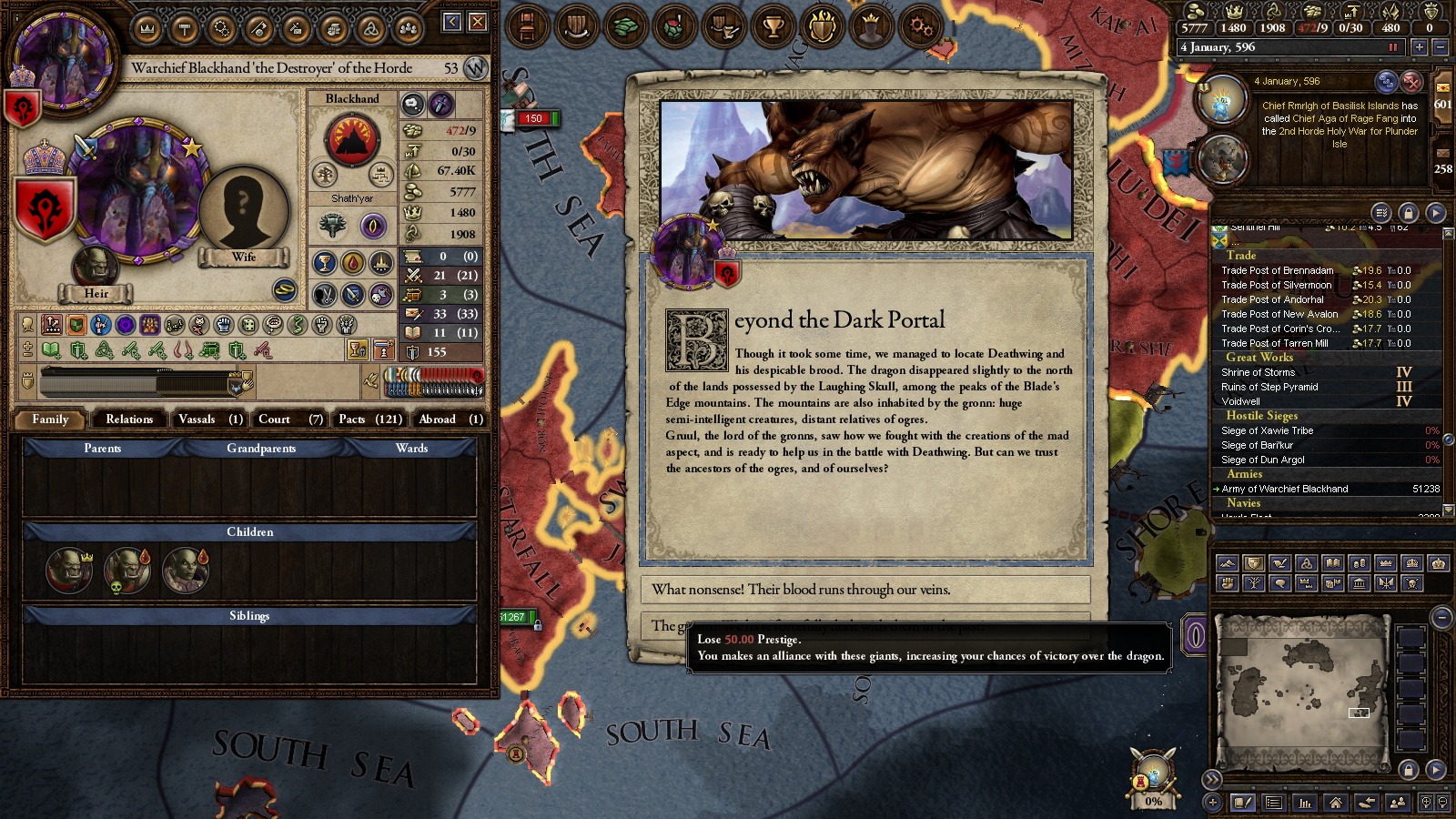Open the Vassals tab

(x=210, y=420)
